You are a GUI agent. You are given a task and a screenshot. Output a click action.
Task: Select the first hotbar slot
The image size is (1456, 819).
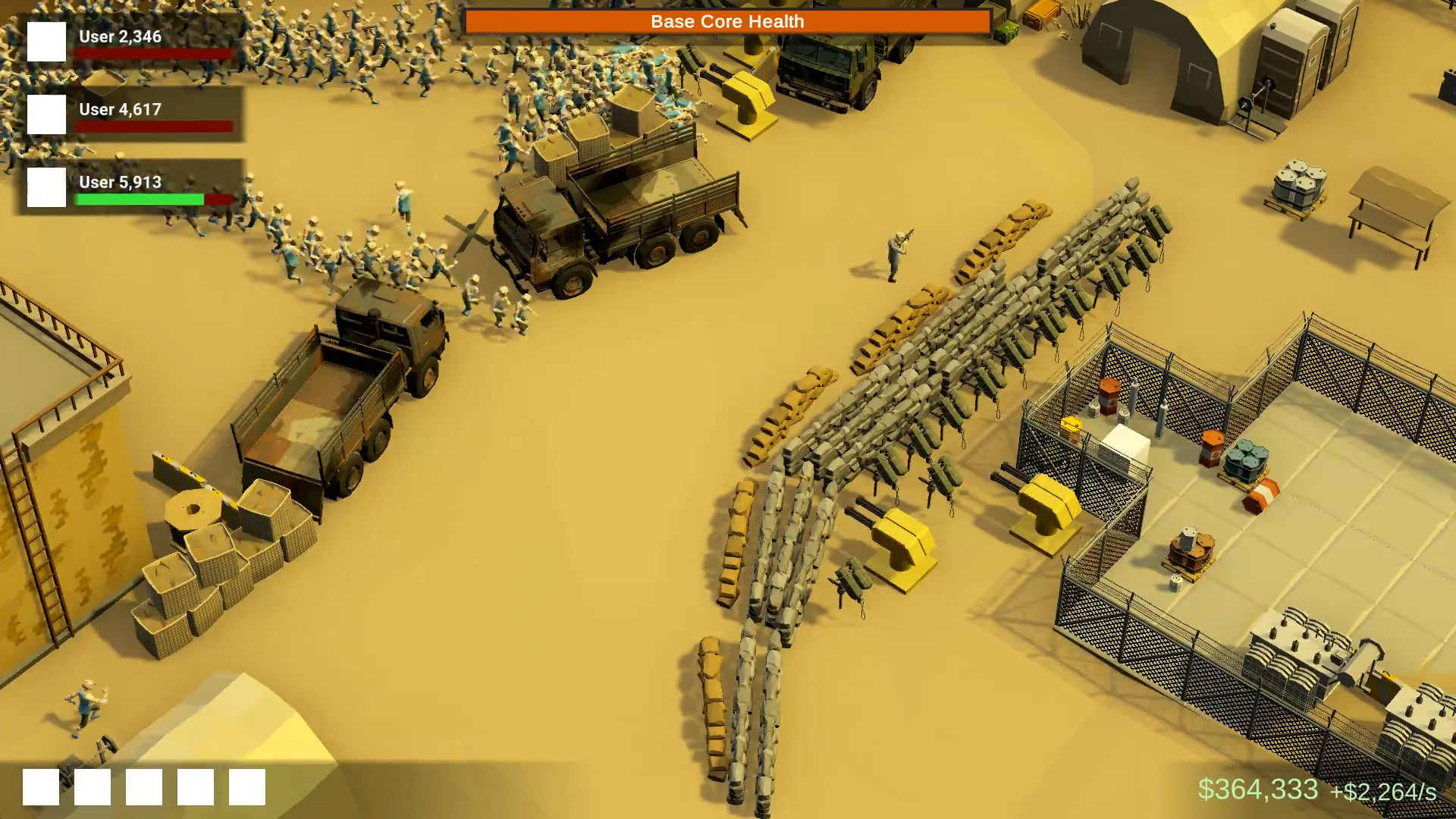tap(42, 786)
